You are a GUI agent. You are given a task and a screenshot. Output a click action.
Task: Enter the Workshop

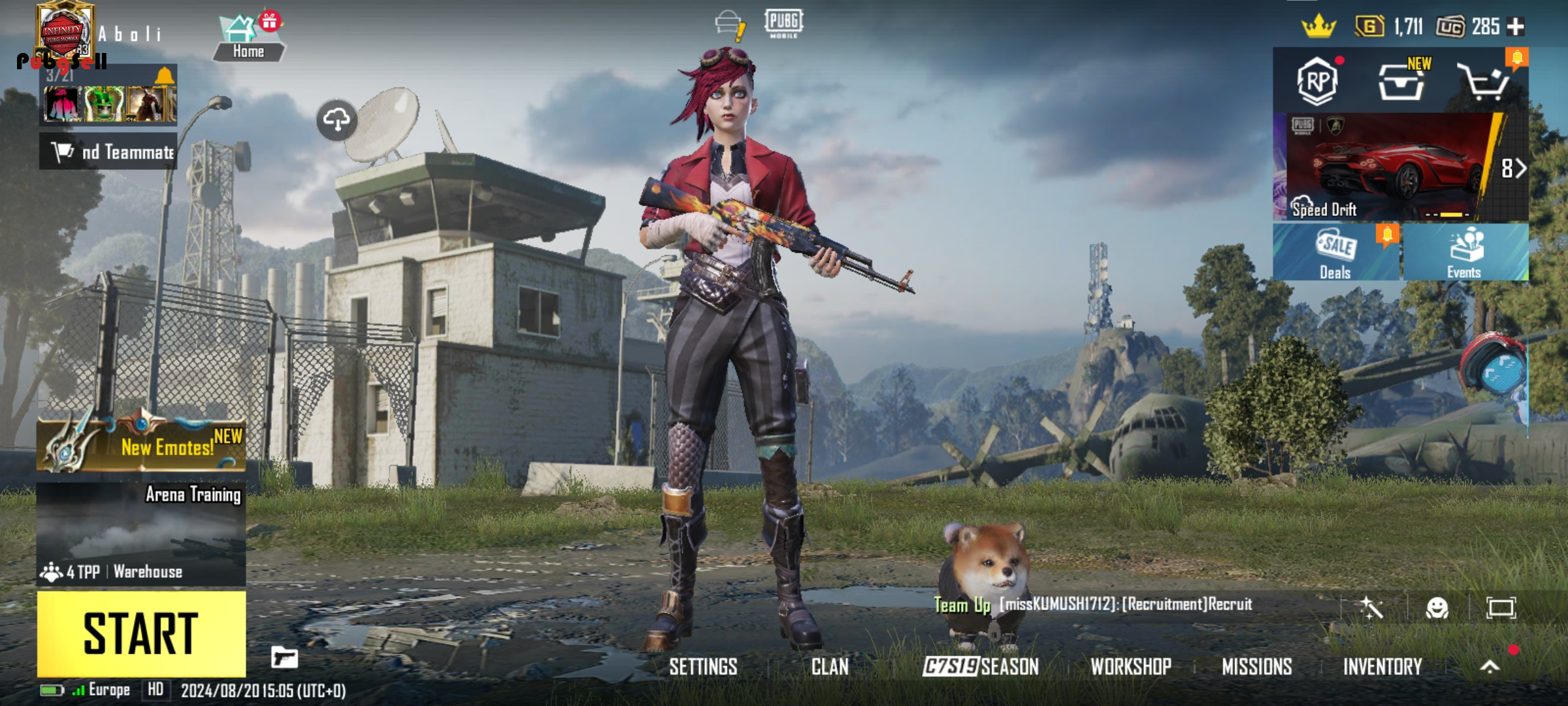1130,667
